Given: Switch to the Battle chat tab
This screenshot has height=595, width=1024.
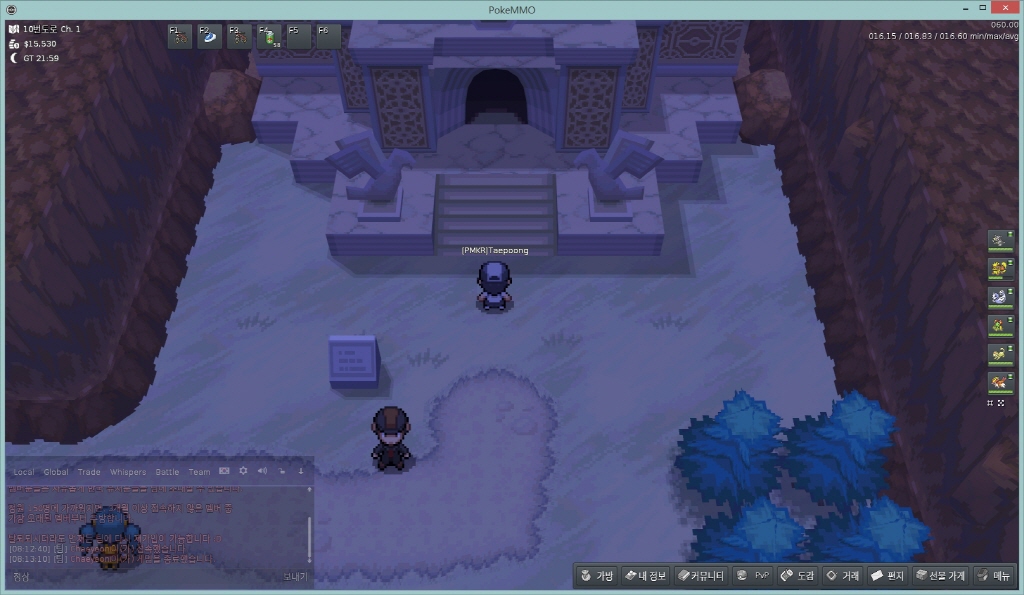Looking at the screenshot, I should [167, 472].
